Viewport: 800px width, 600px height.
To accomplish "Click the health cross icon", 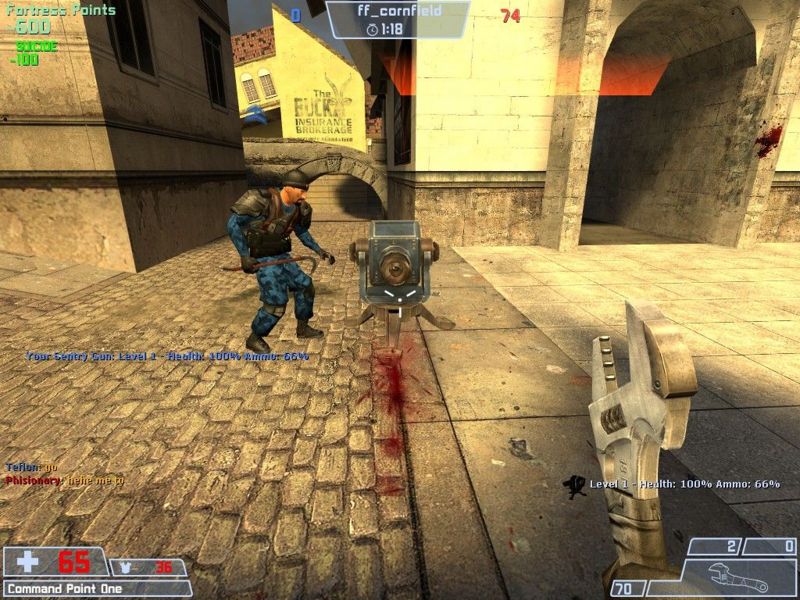I will click(x=27, y=562).
